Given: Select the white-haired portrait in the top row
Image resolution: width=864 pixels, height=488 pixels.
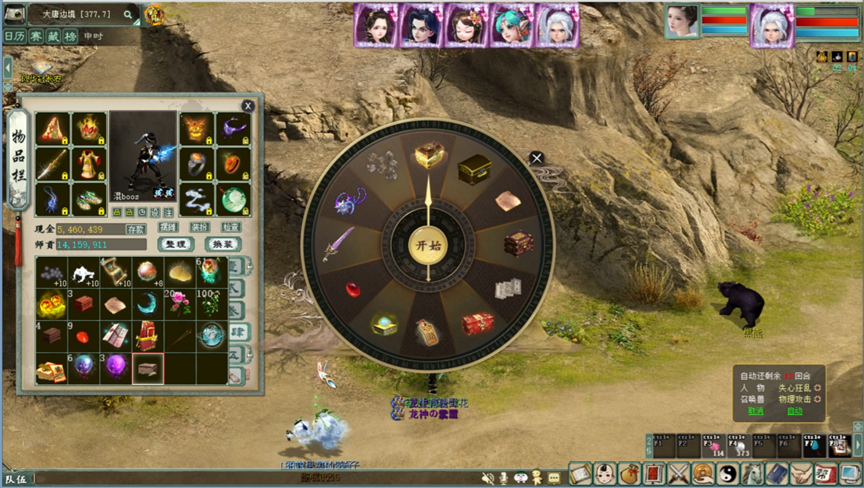Looking at the screenshot, I should pyautogui.click(x=555, y=24).
